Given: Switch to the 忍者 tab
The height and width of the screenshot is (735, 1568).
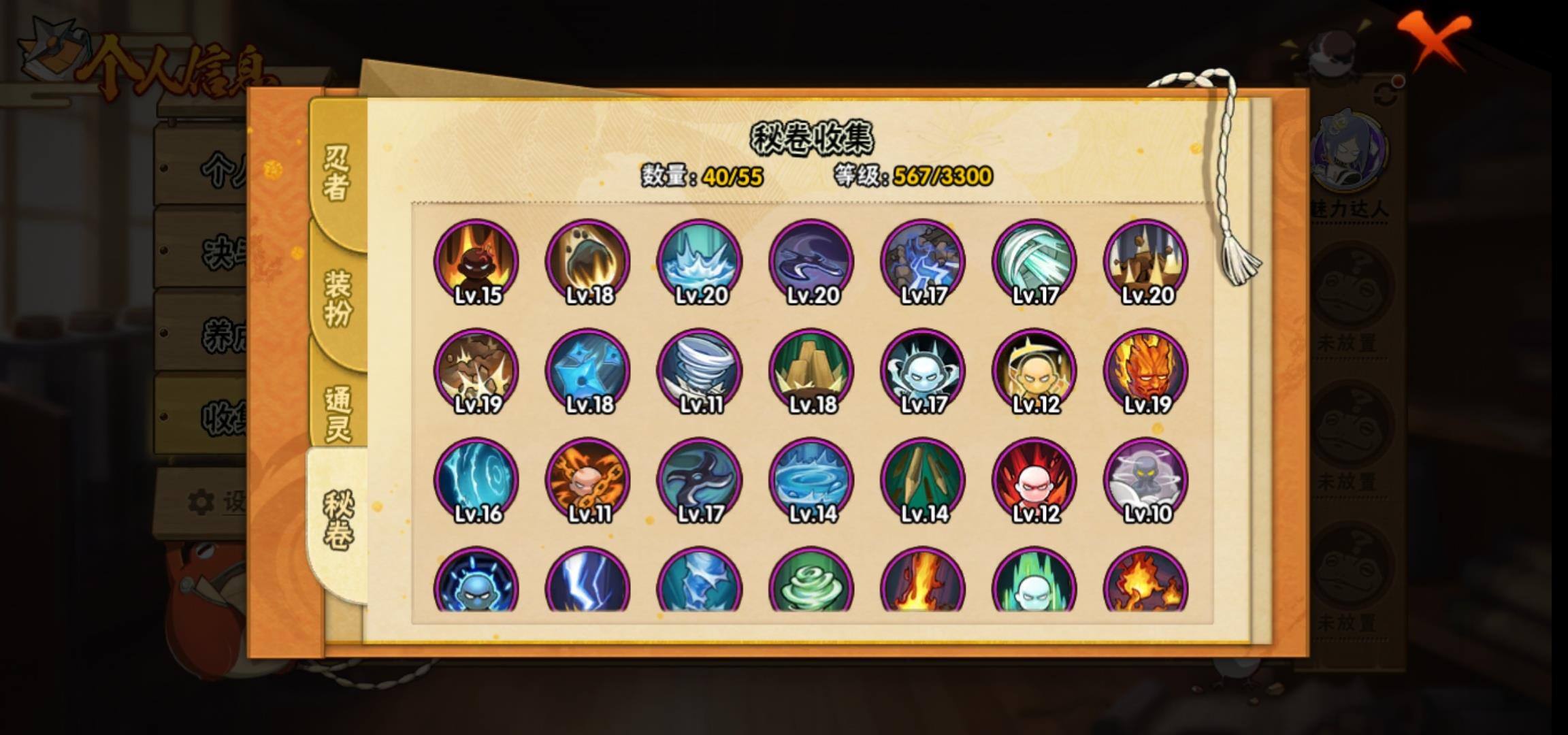Looking at the screenshot, I should point(338,173).
